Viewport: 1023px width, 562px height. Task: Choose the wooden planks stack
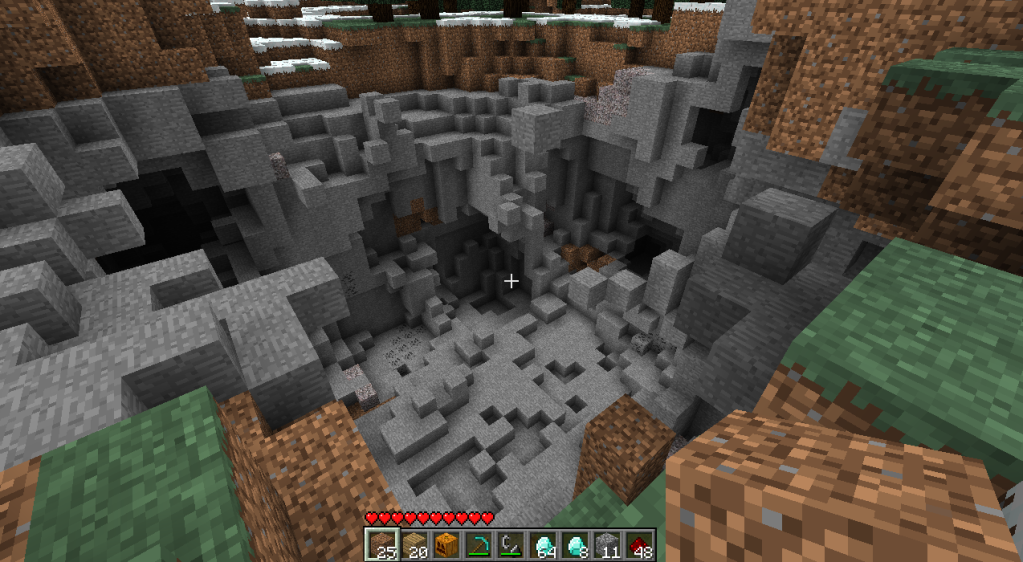pos(414,545)
